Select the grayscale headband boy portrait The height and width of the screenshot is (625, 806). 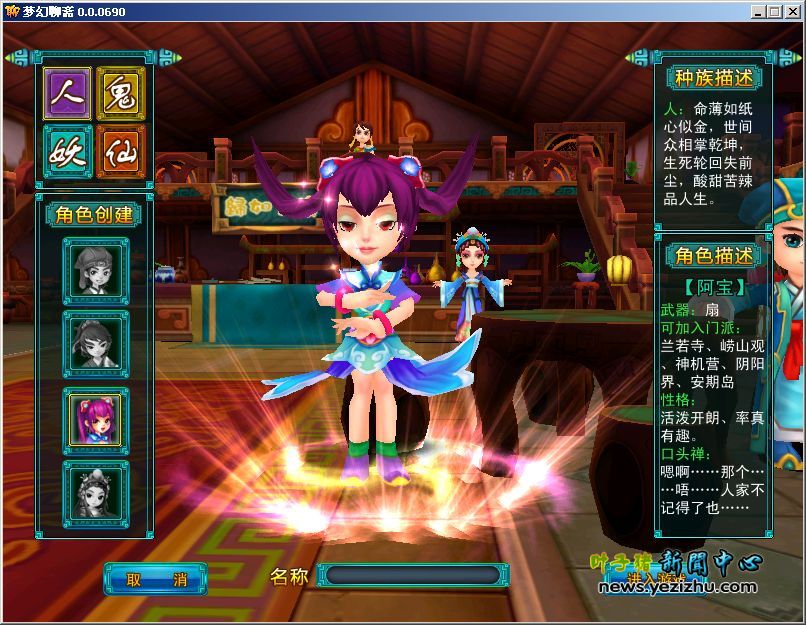[x=96, y=269]
